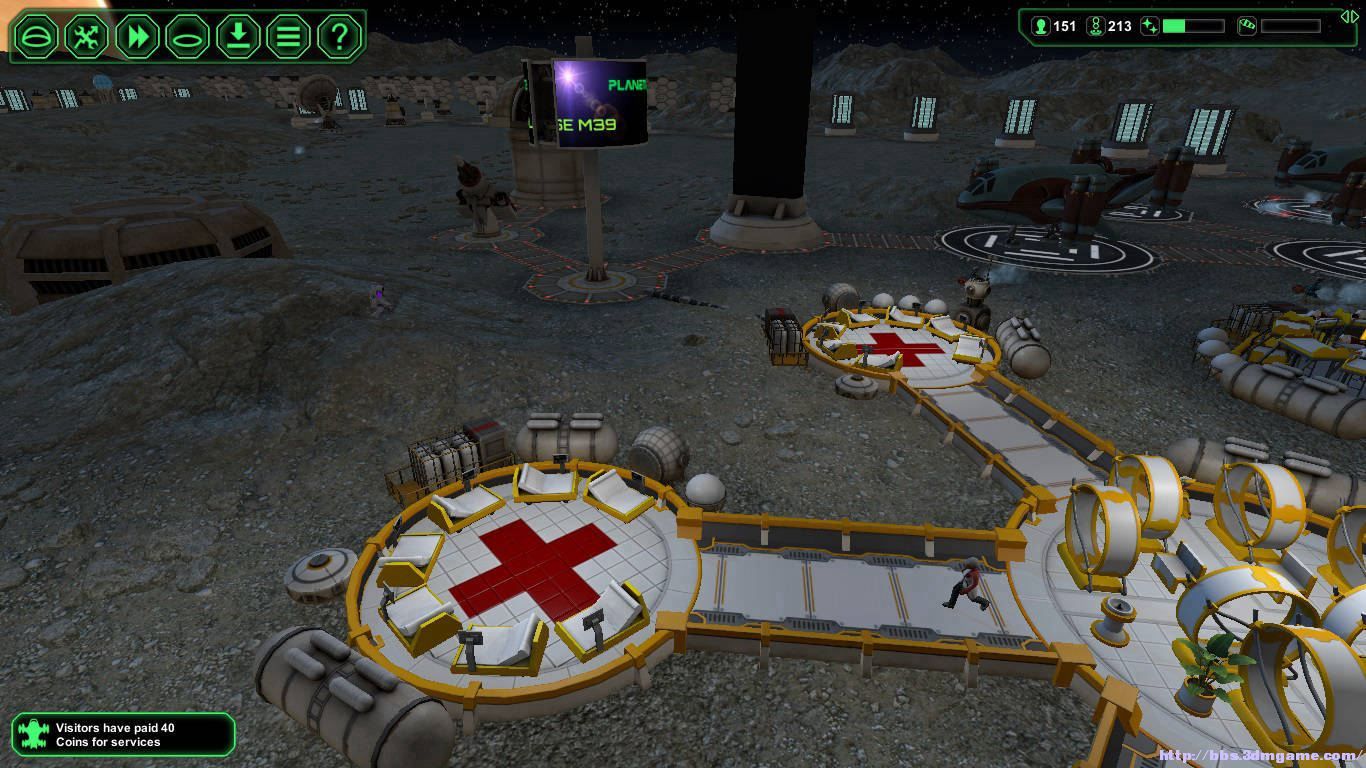
Task: Click the sparkle stars status icon
Action: click(1150, 26)
